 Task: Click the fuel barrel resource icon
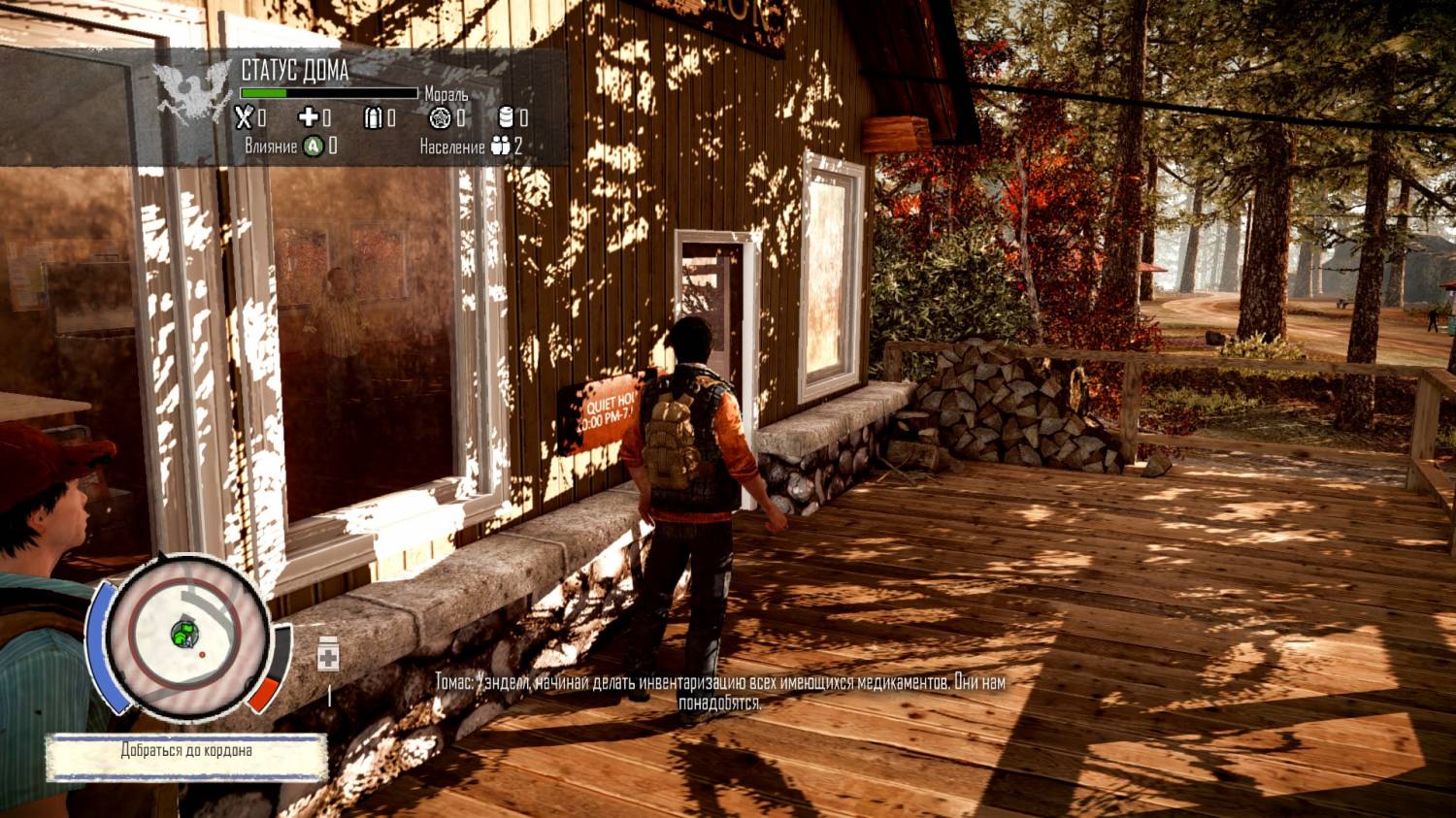[x=505, y=117]
